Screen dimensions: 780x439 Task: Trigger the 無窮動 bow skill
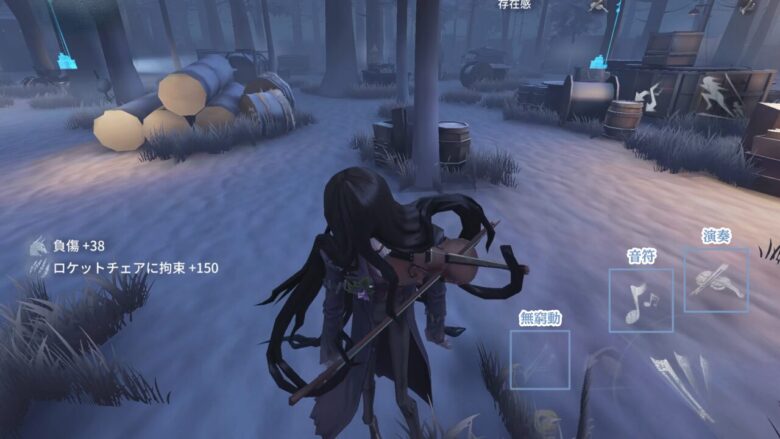click(x=539, y=359)
